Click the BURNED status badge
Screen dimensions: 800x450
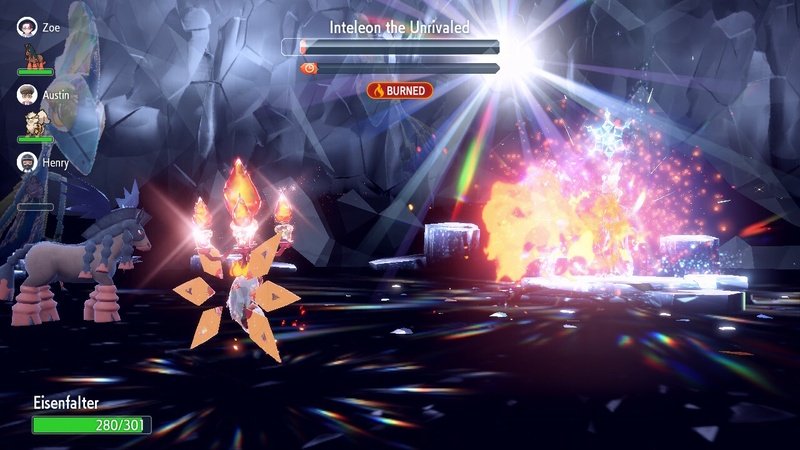pyautogui.click(x=400, y=90)
